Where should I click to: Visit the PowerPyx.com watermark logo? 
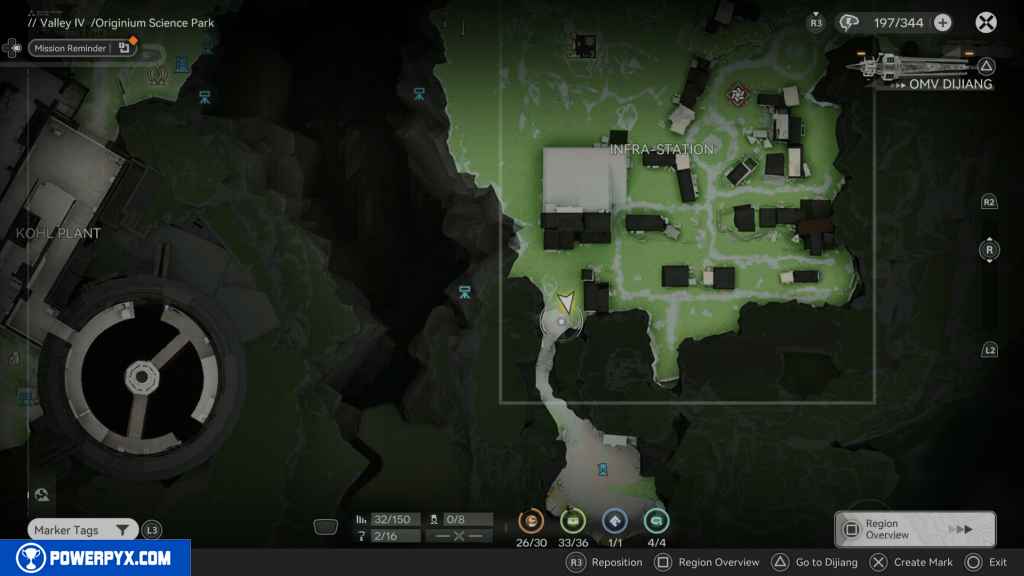(95, 558)
